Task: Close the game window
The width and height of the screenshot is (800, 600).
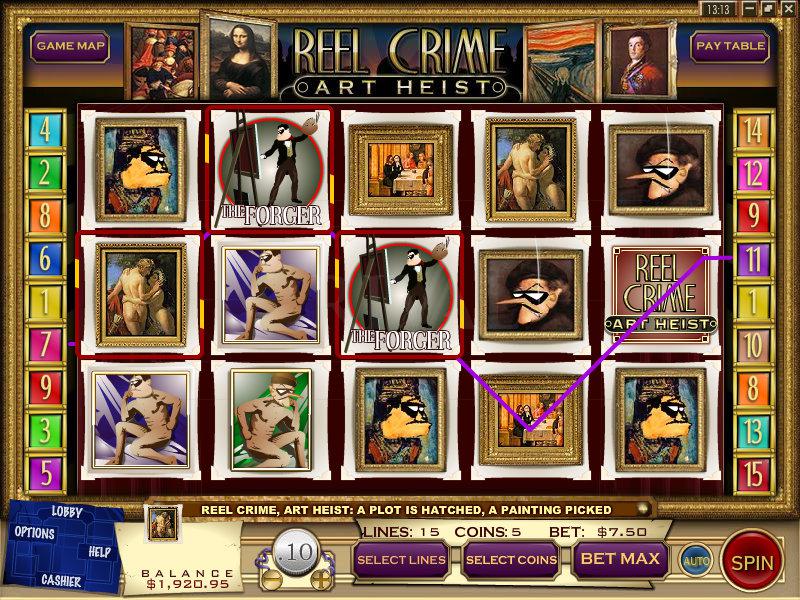Action: pyautogui.click(x=789, y=8)
